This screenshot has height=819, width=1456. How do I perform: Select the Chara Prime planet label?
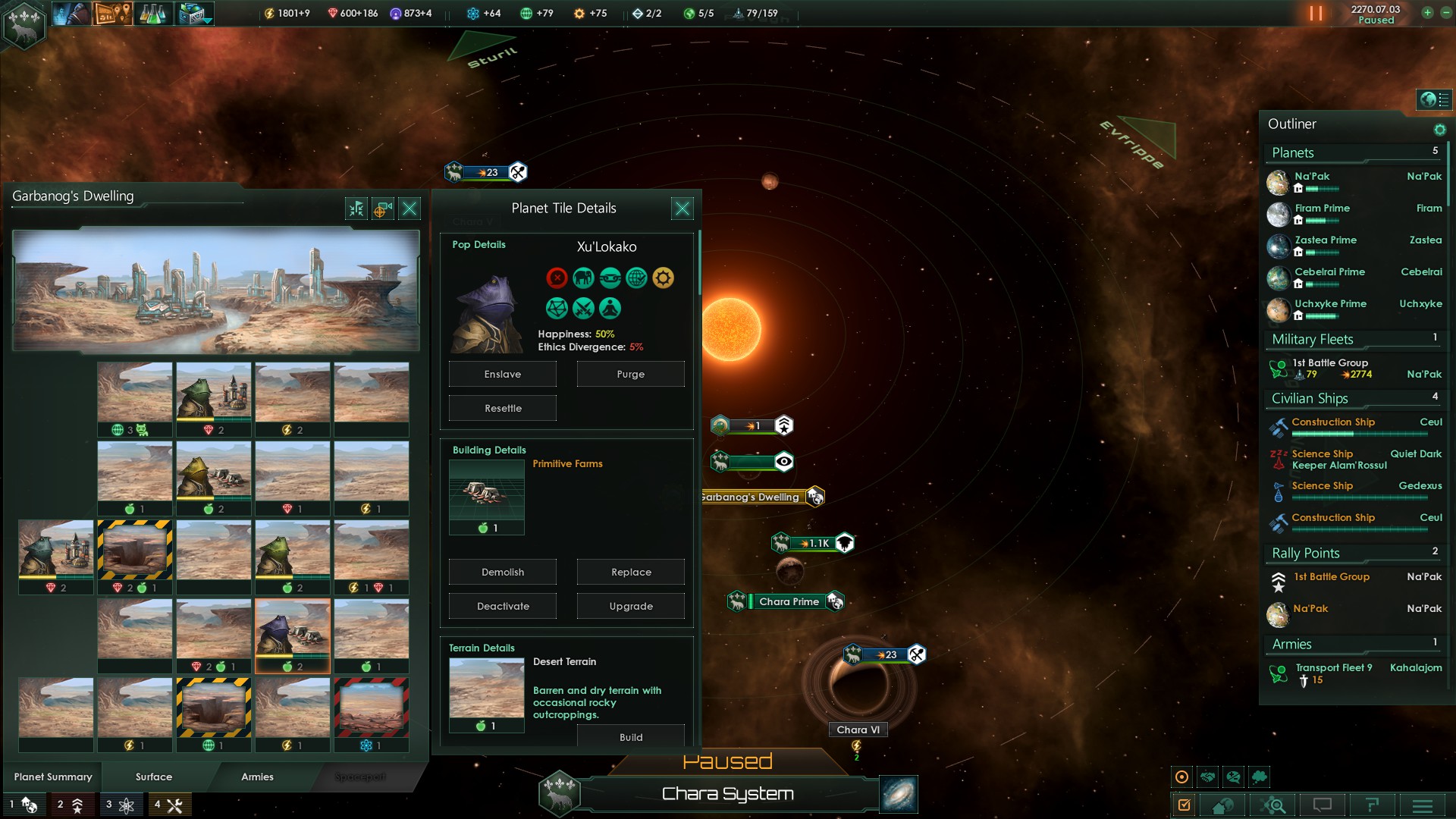[x=789, y=602]
